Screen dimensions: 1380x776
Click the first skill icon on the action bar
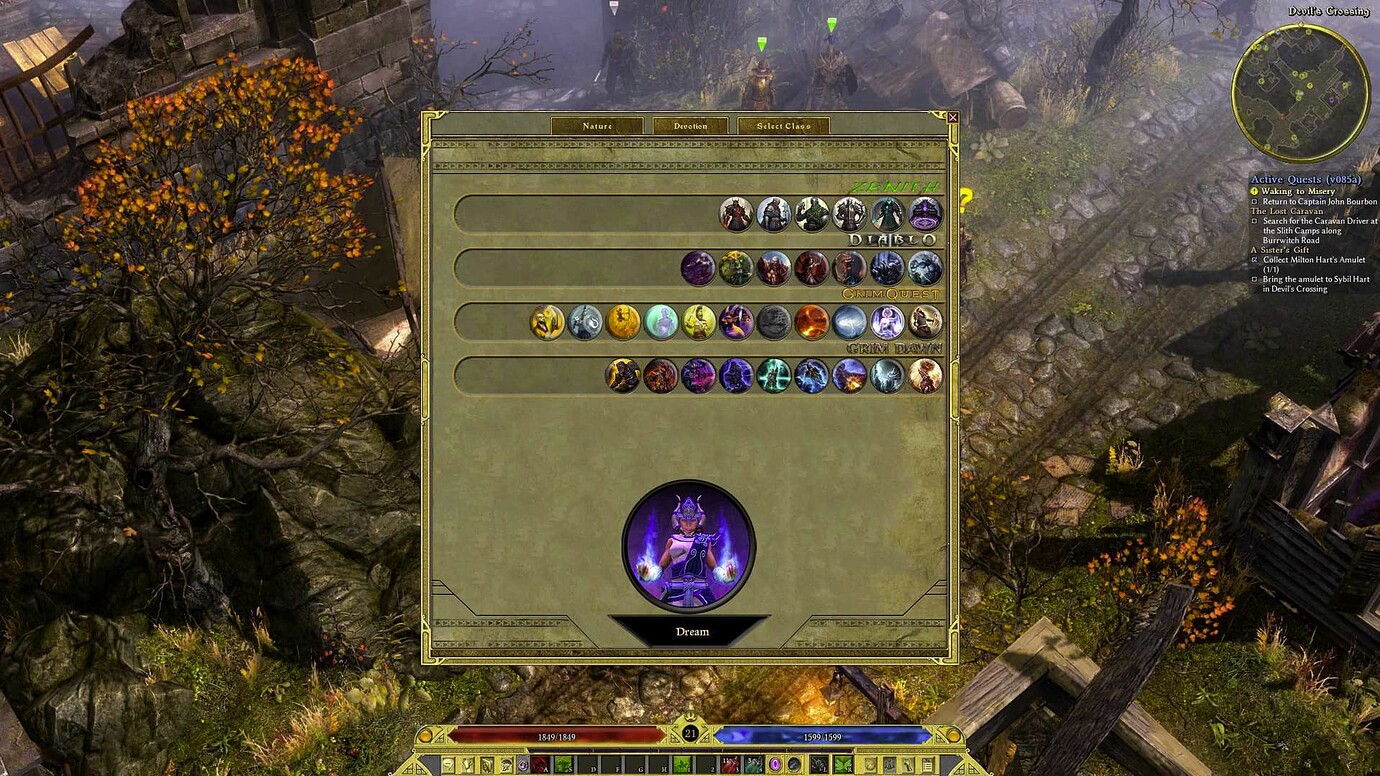click(541, 766)
